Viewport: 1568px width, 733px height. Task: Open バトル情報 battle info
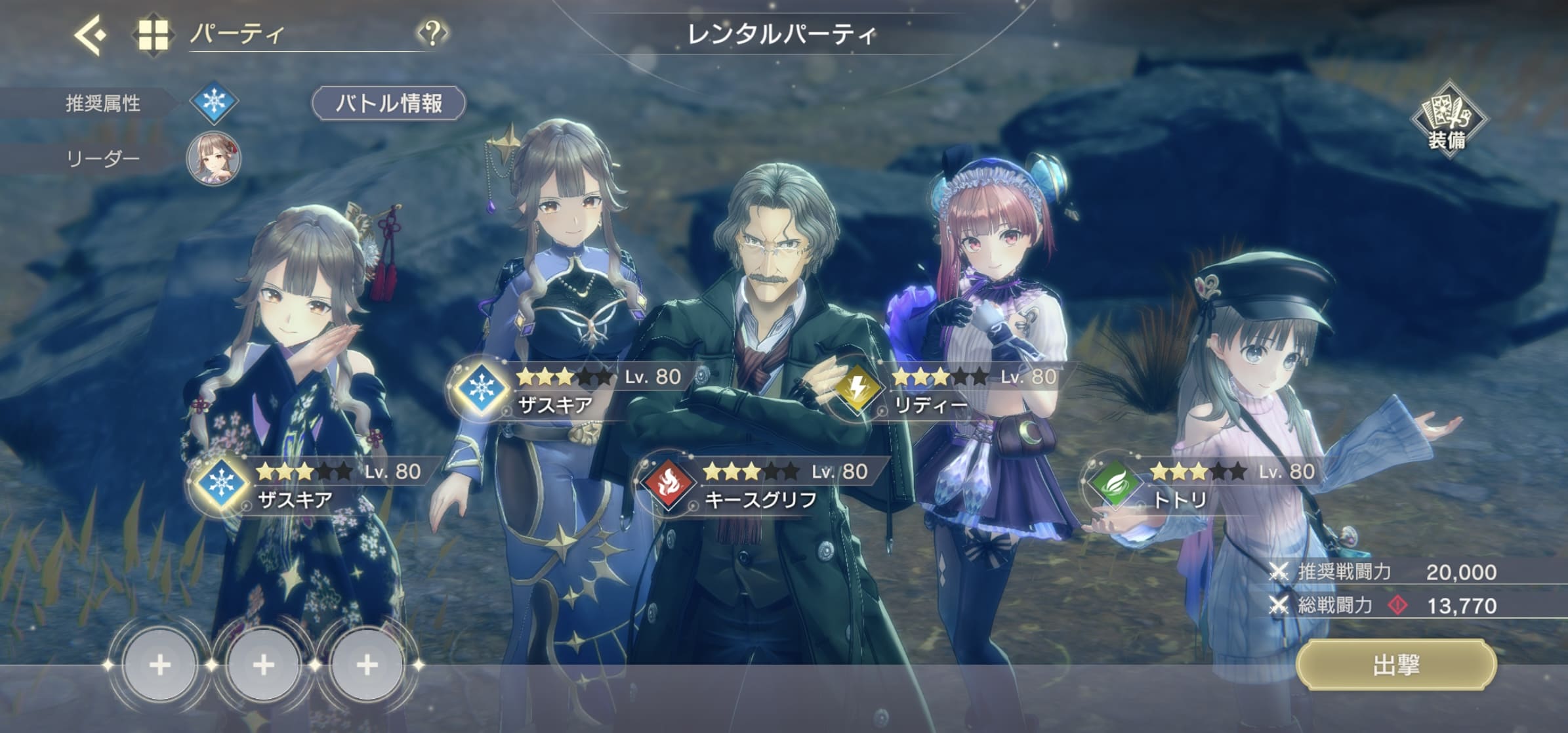coord(388,104)
